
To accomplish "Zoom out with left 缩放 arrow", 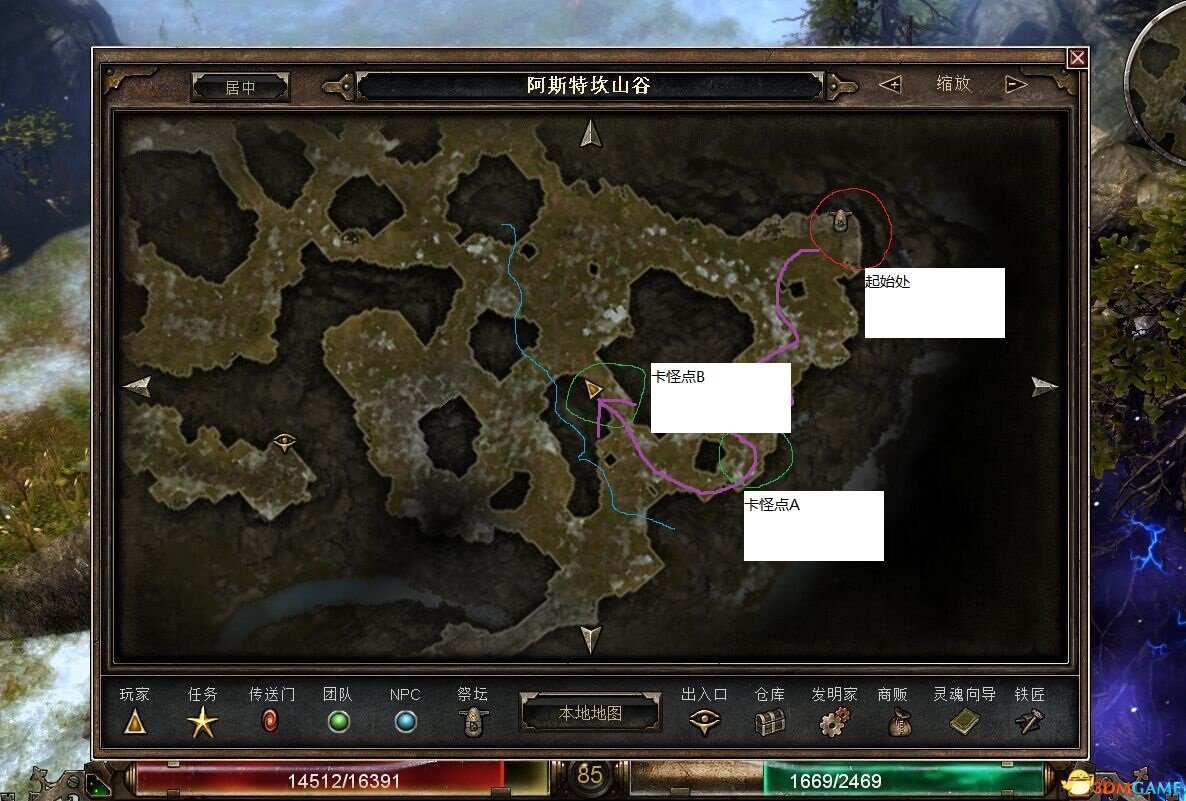I will click(889, 85).
